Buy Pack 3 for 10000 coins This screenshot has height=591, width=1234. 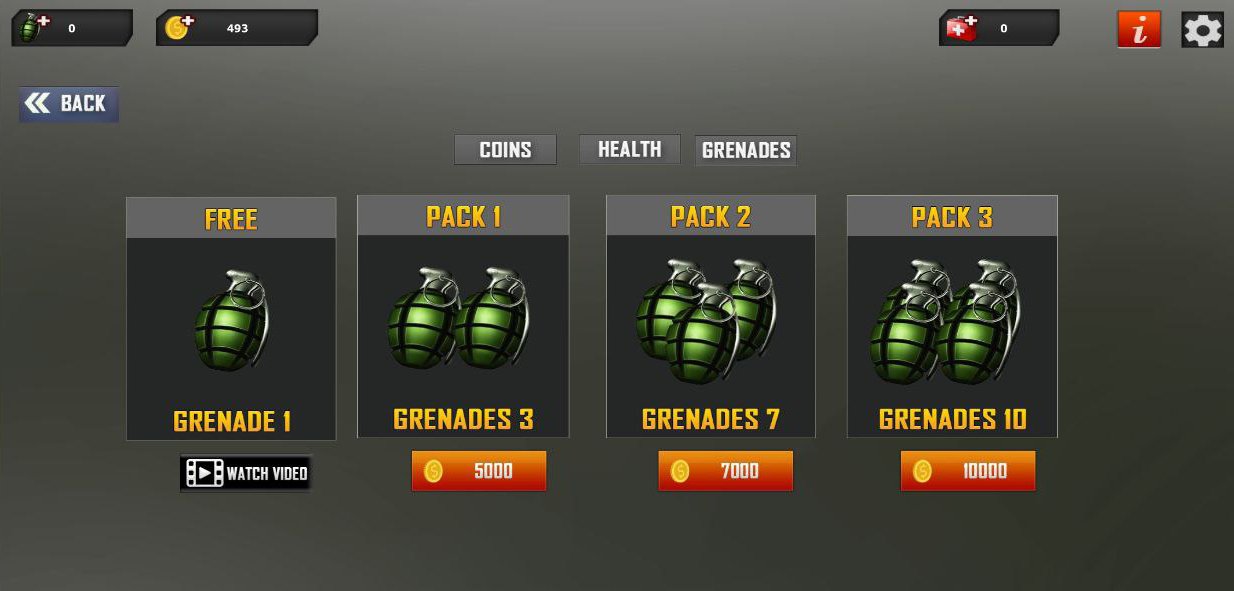[x=968, y=471]
